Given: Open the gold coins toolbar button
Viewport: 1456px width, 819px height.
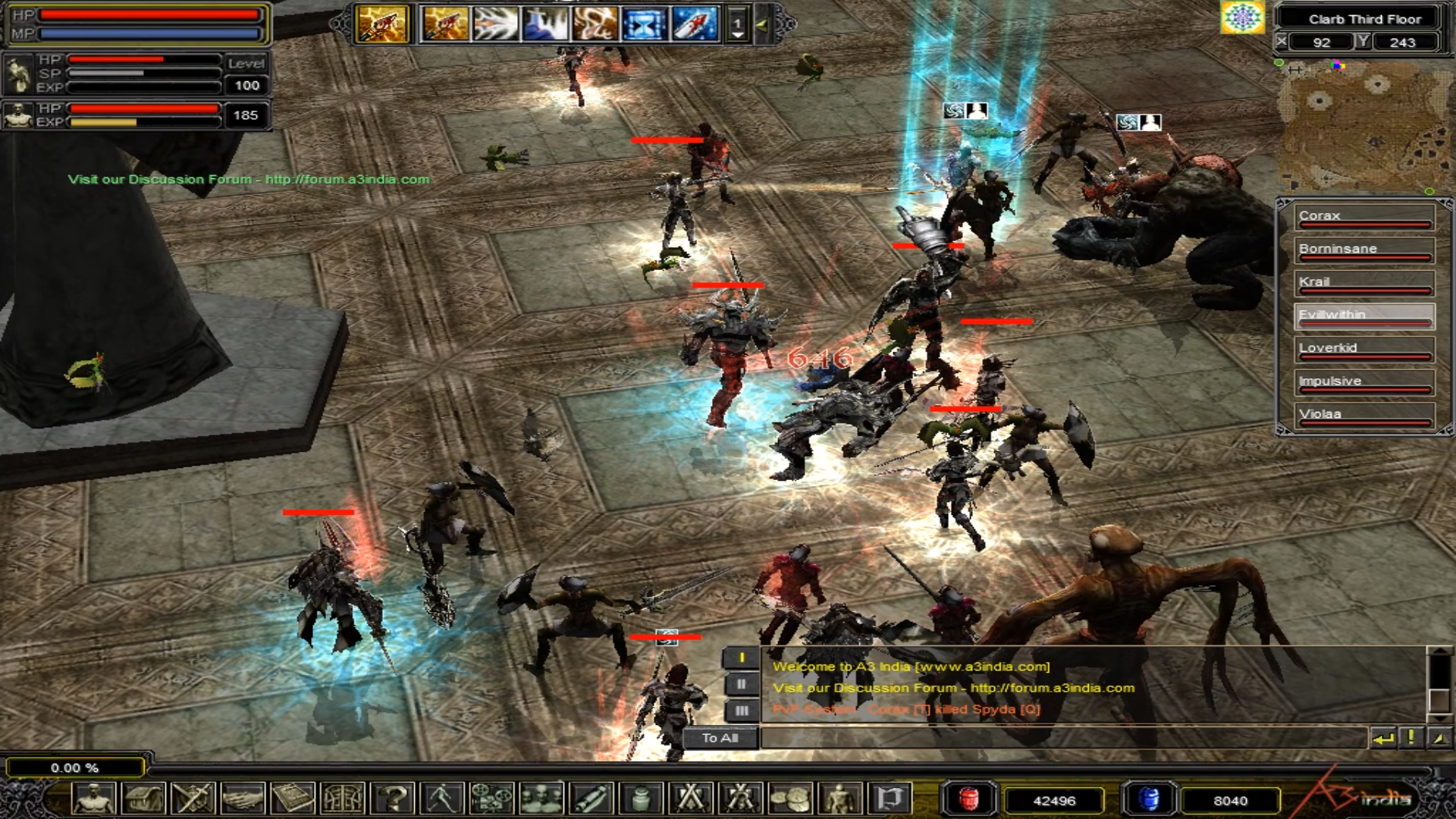Looking at the screenshot, I should click(789, 799).
